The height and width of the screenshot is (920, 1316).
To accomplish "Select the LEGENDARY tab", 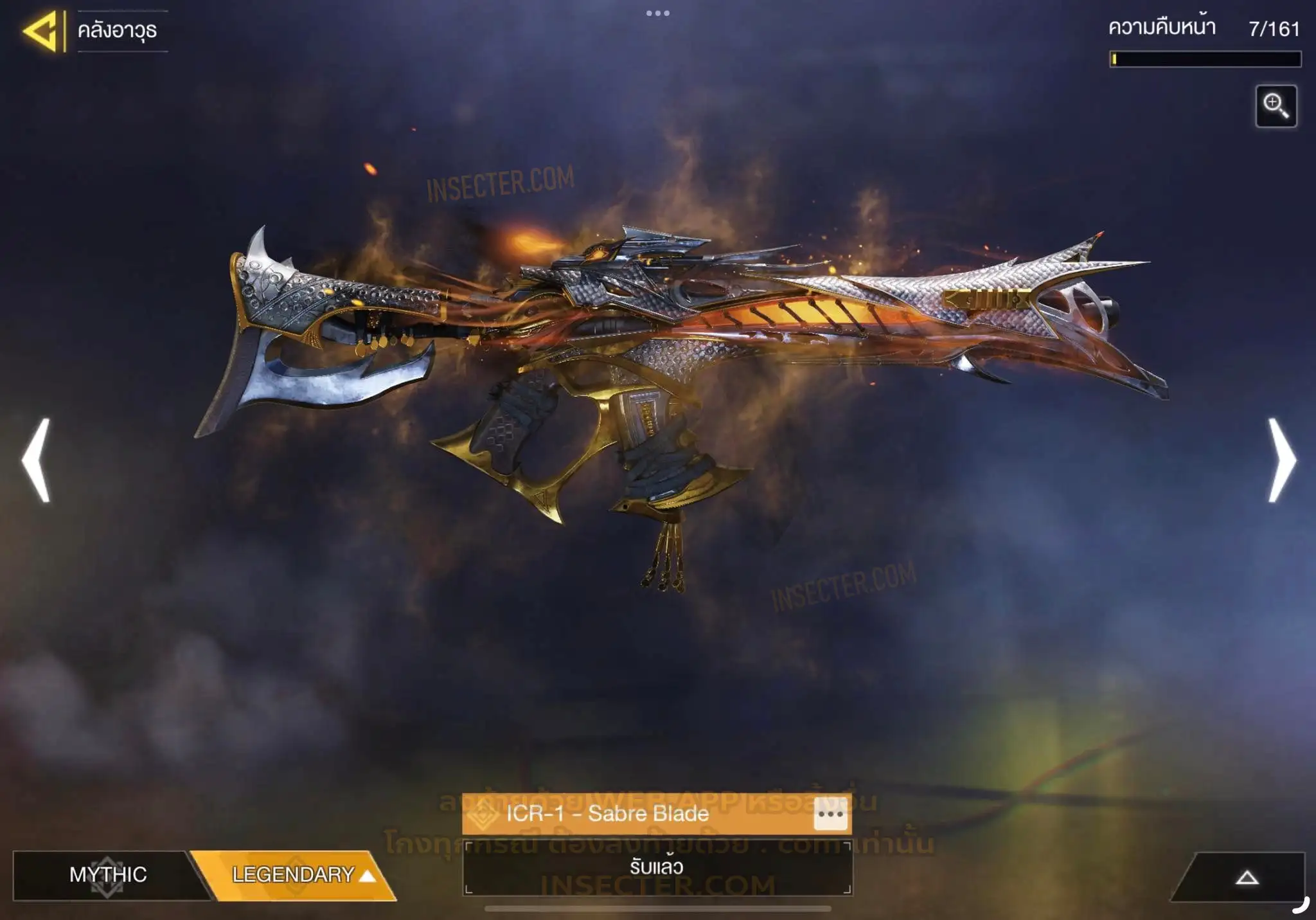I will tap(296, 875).
